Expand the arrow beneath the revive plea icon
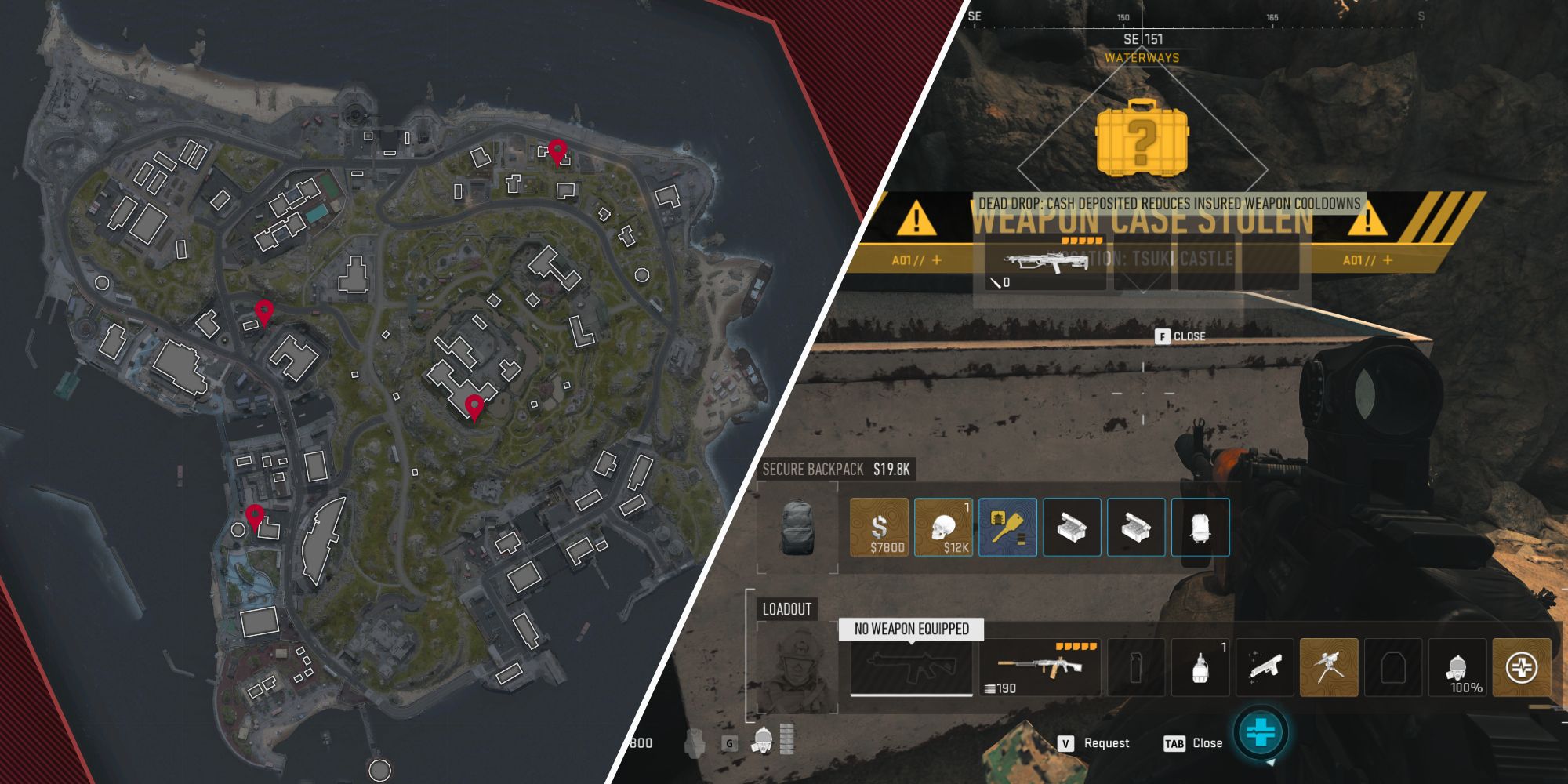 (1270, 764)
